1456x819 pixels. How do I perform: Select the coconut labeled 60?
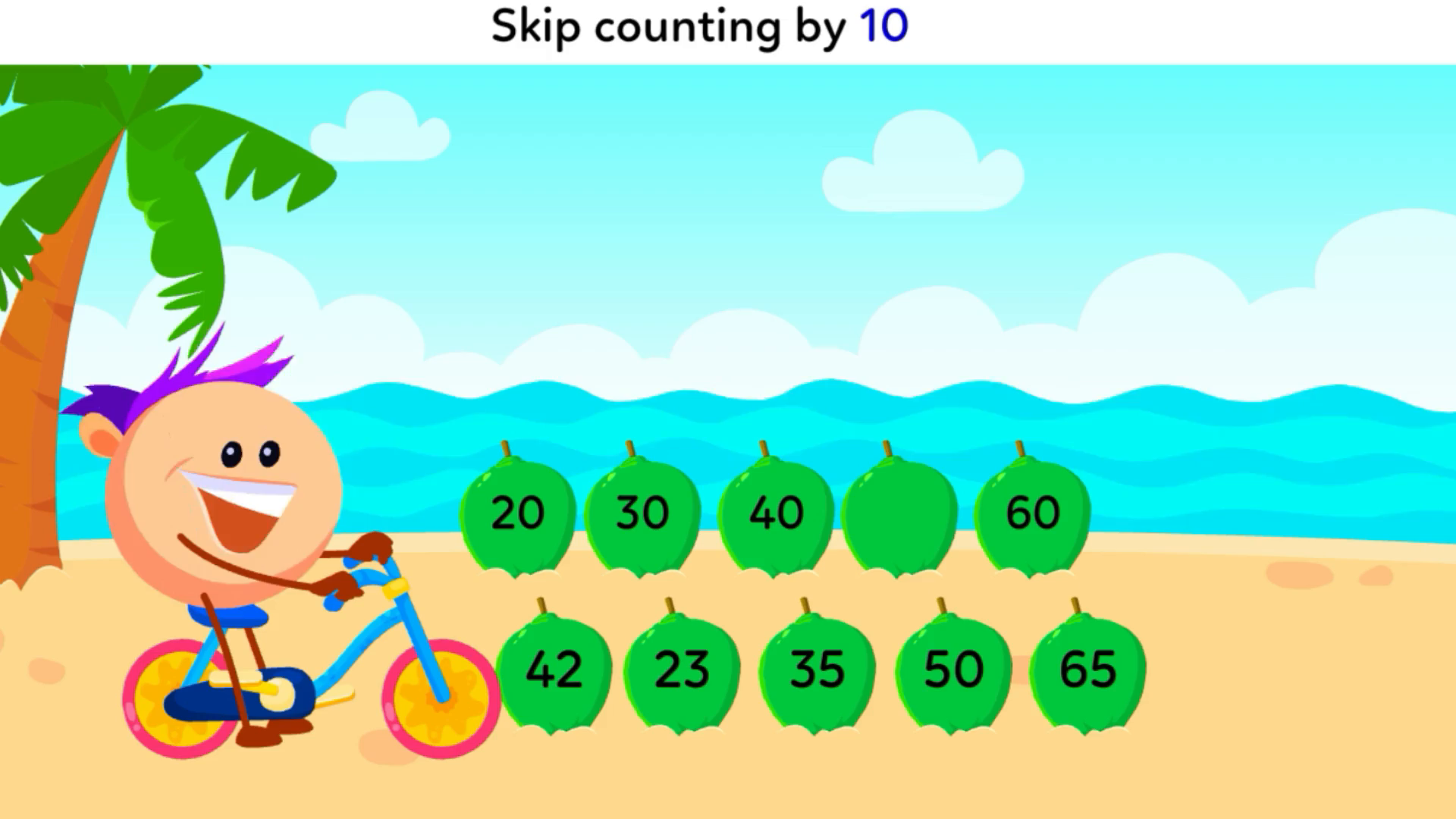(1031, 512)
